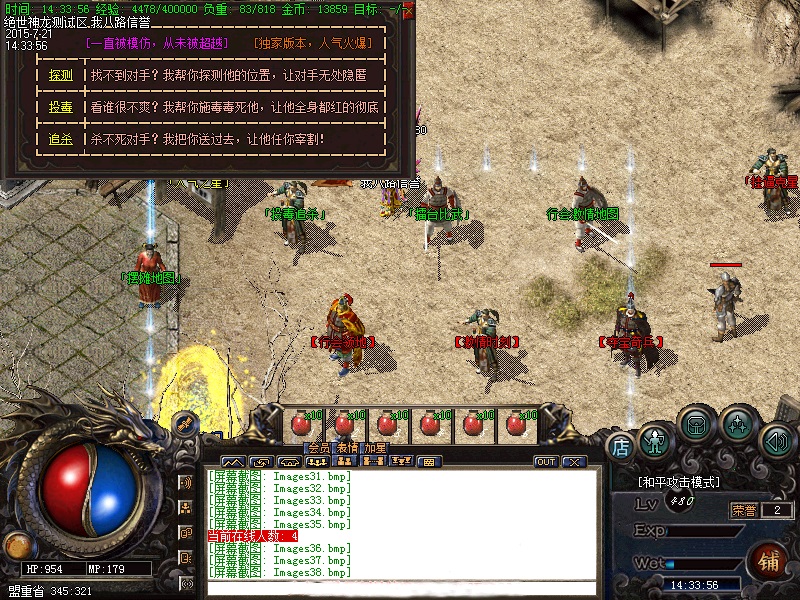Click the OUT button above chat
This screenshot has width=800, height=600.
coord(546,462)
